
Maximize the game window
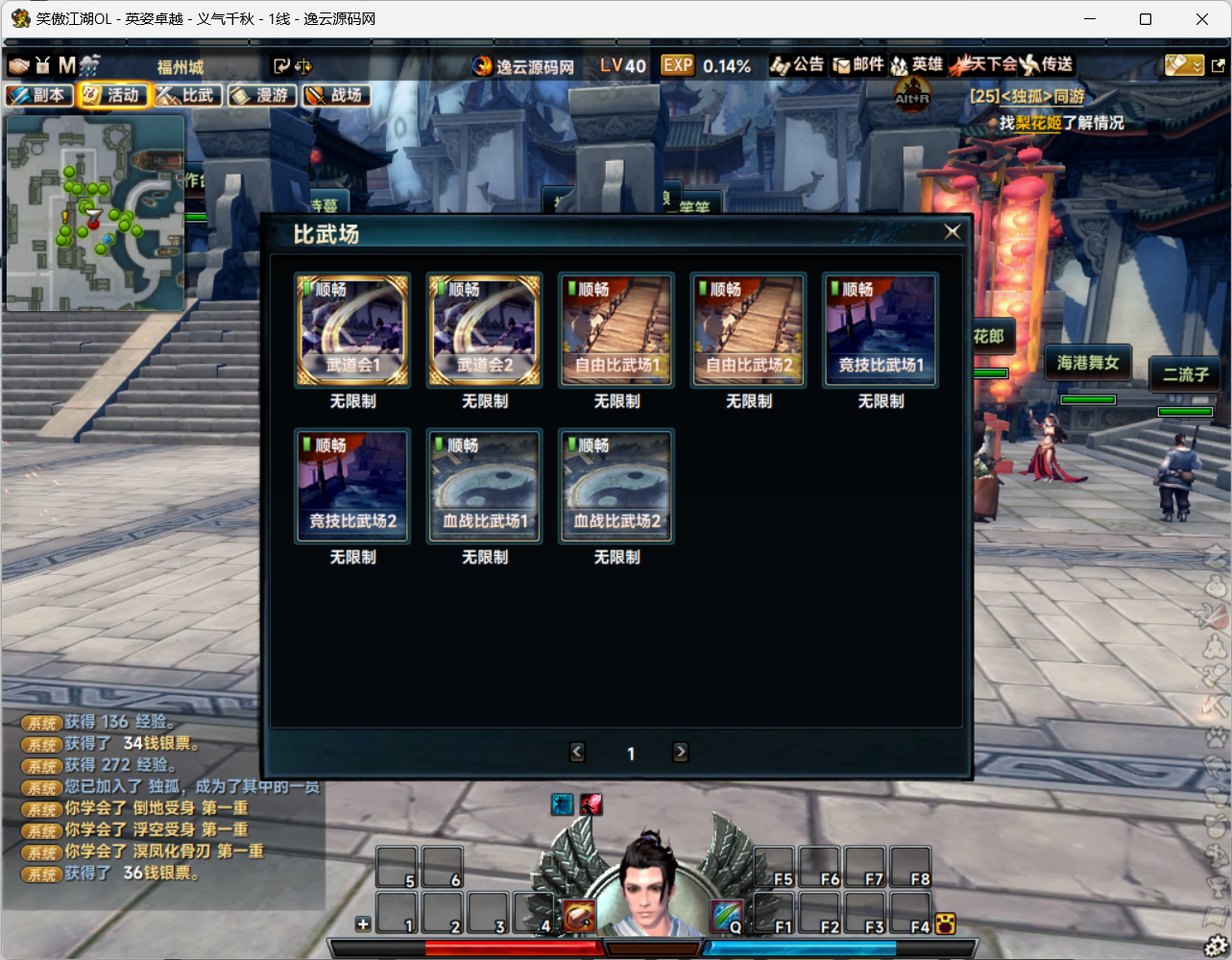tap(1146, 18)
